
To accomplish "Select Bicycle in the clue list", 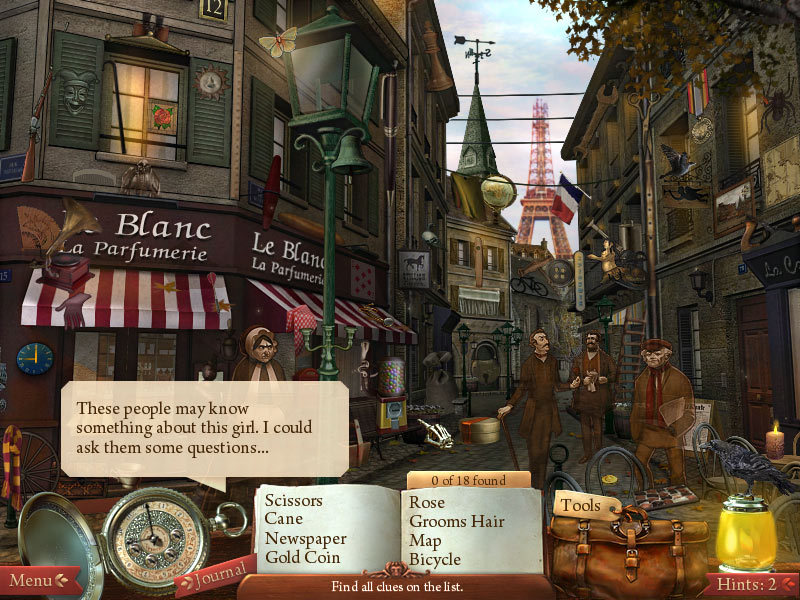I will click(x=435, y=559).
